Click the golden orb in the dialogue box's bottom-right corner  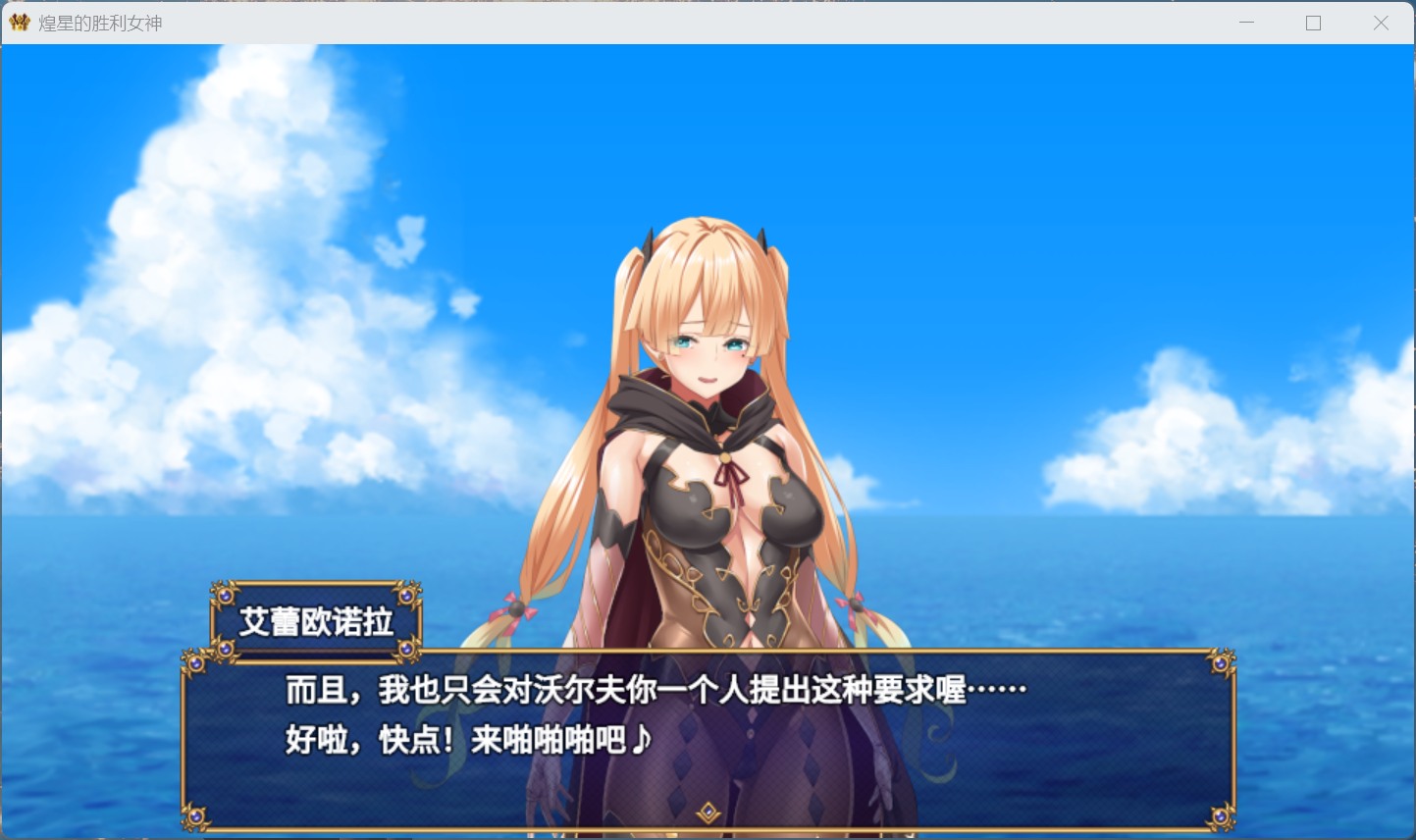click(x=1222, y=815)
